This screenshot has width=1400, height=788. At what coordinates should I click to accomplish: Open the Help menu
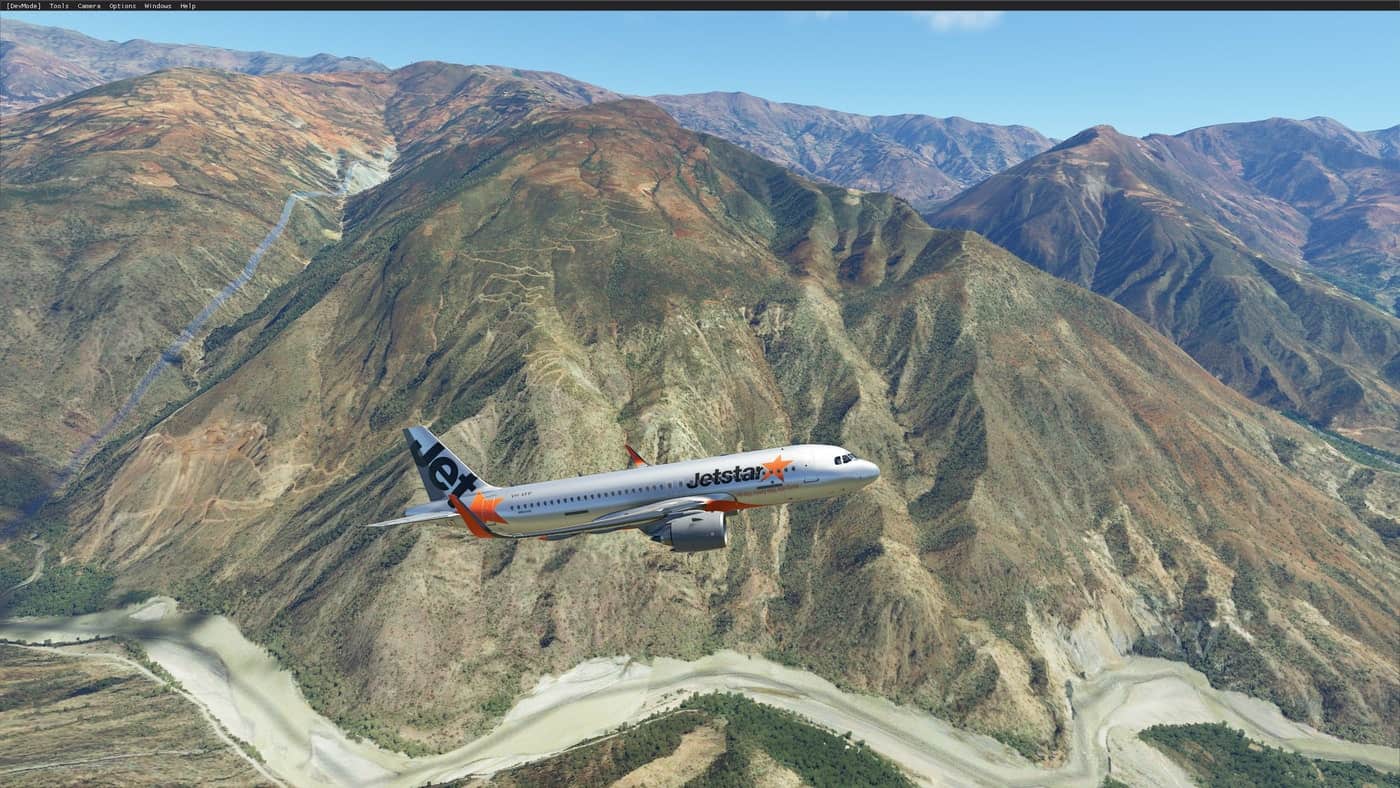pos(188,6)
